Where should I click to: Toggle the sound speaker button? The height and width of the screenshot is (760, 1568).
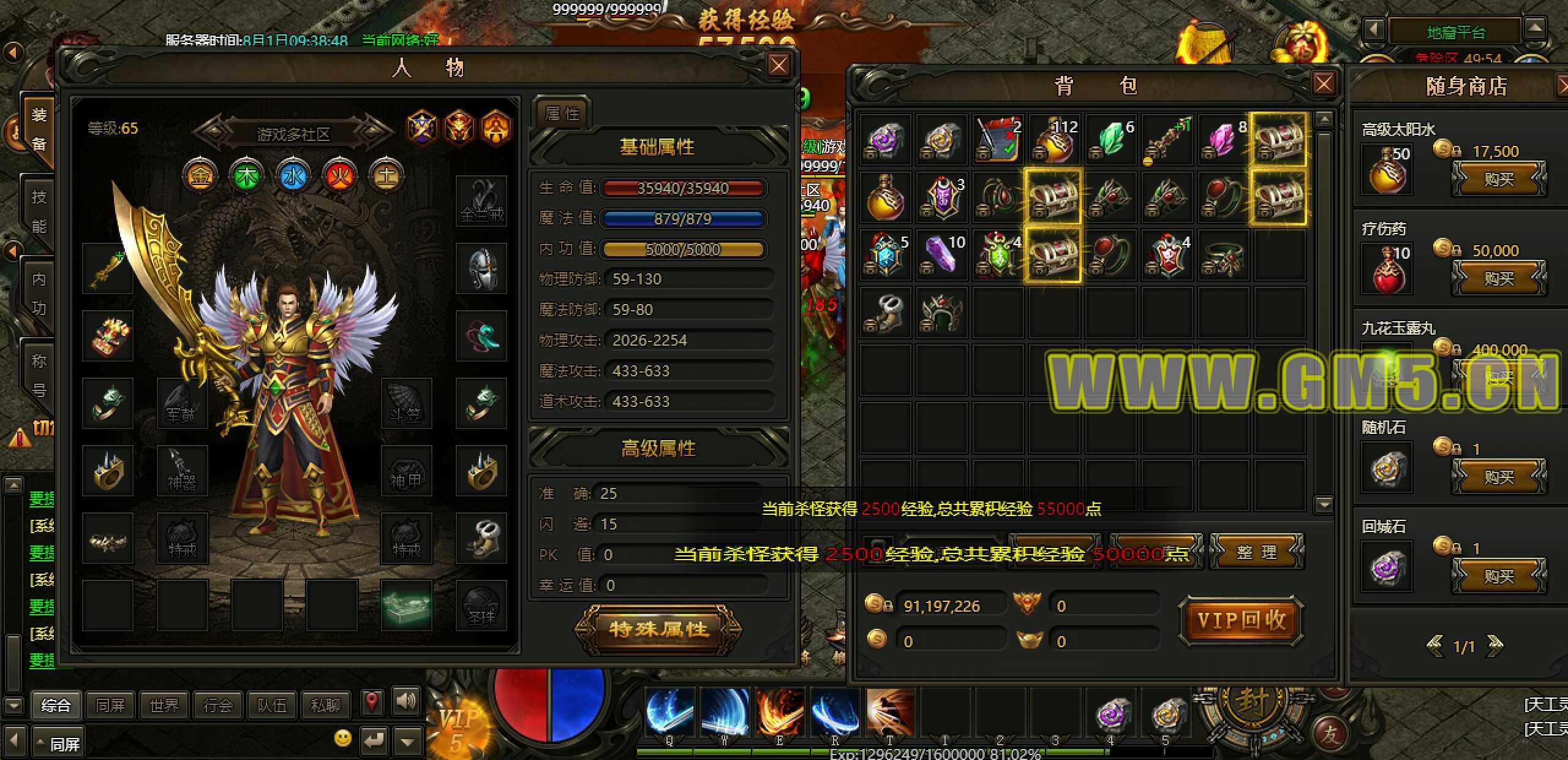coord(405,701)
